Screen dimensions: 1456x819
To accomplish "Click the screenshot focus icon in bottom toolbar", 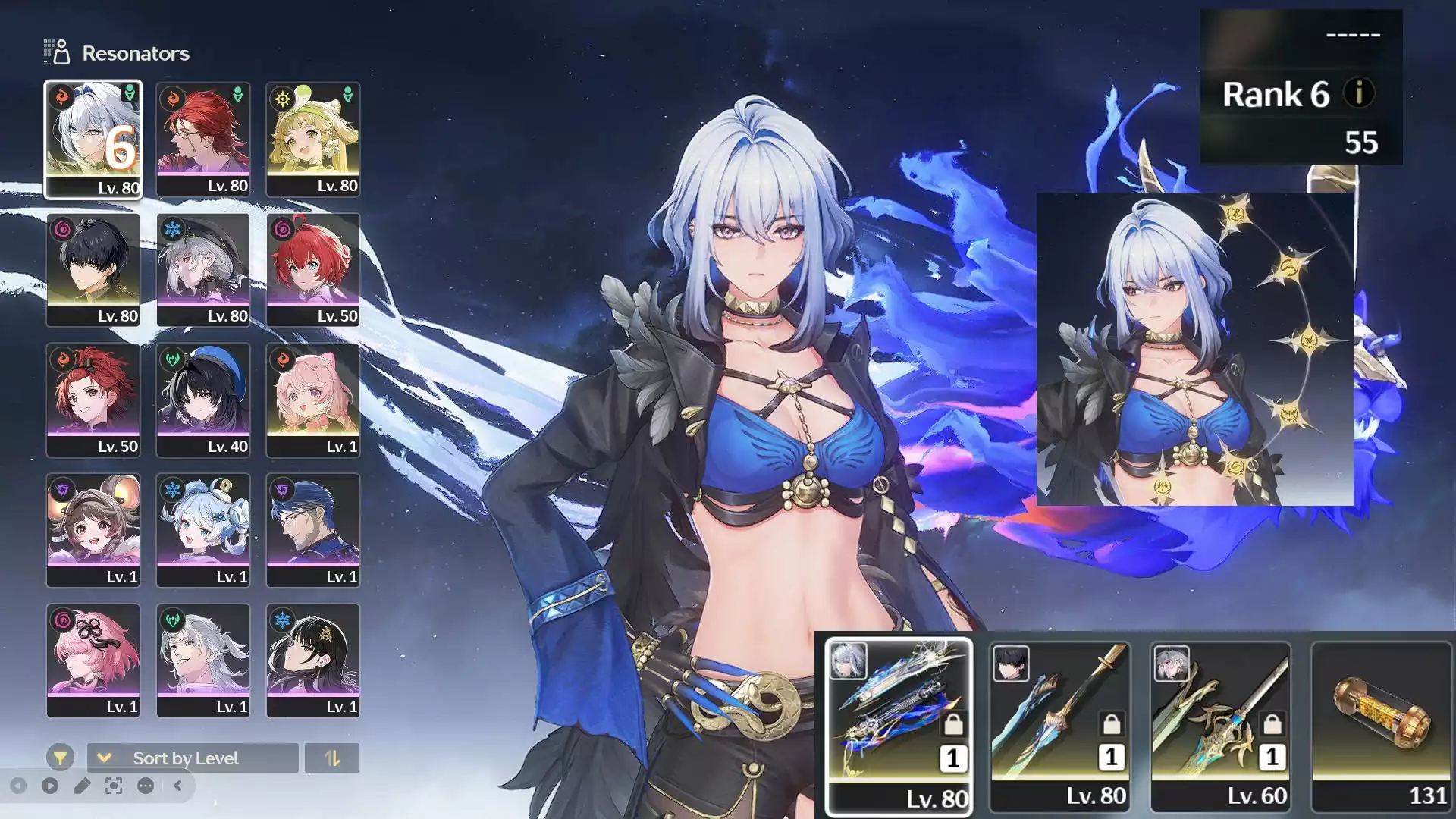I will coord(113,786).
